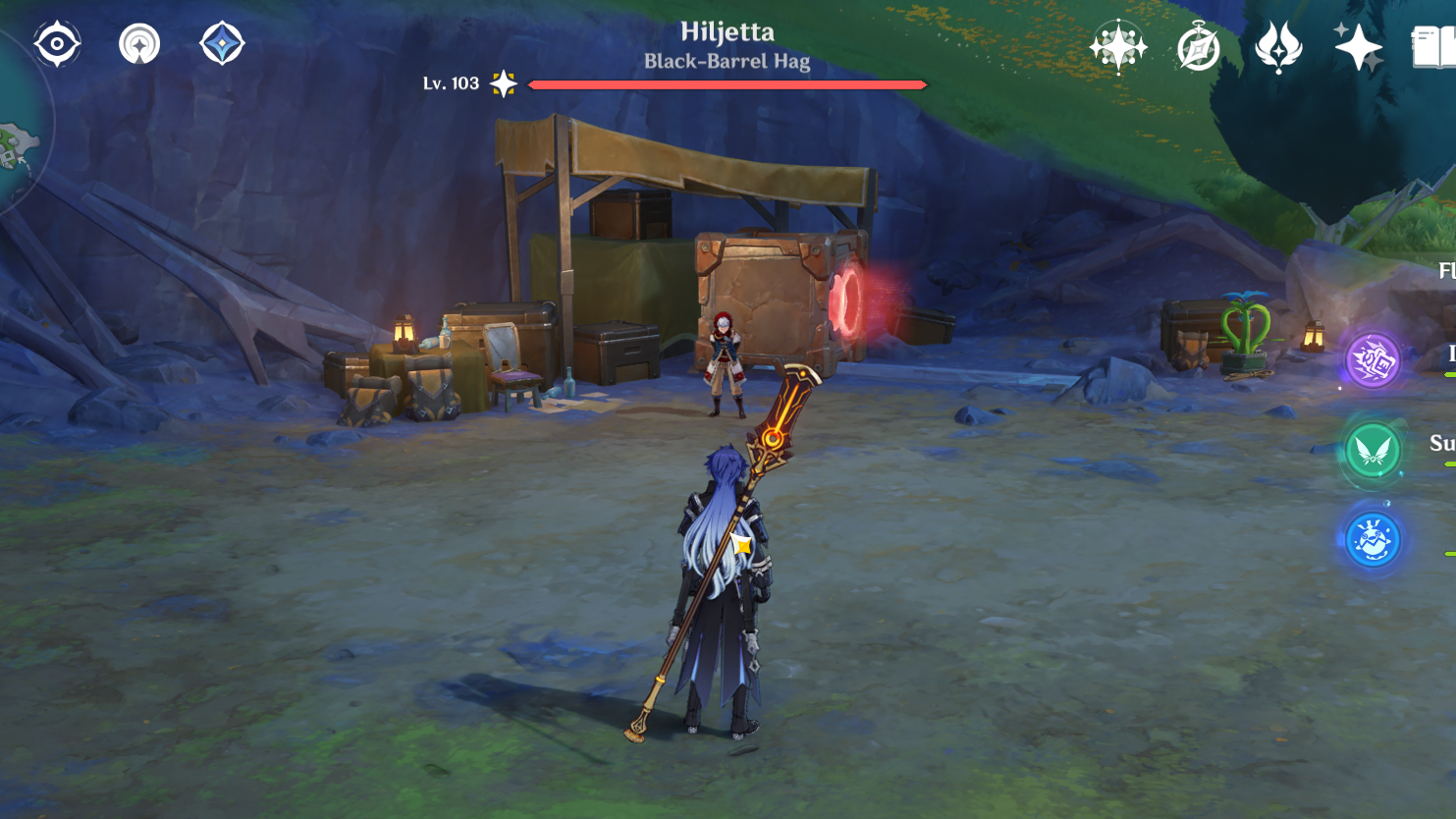
Task: Switch to the purple Electro party character
Action: [1373, 359]
